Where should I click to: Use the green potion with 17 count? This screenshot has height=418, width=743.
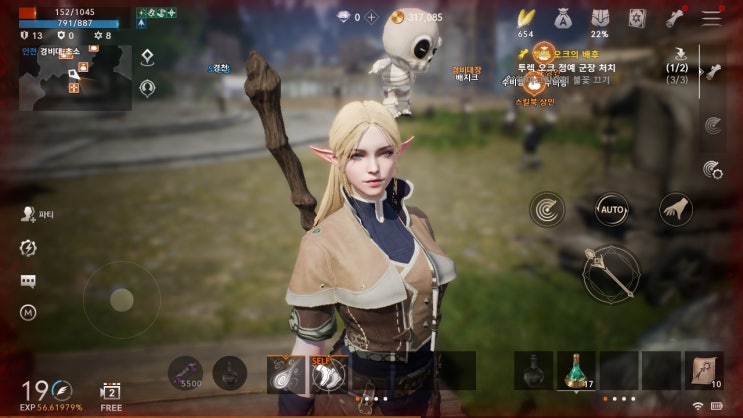(576, 370)
